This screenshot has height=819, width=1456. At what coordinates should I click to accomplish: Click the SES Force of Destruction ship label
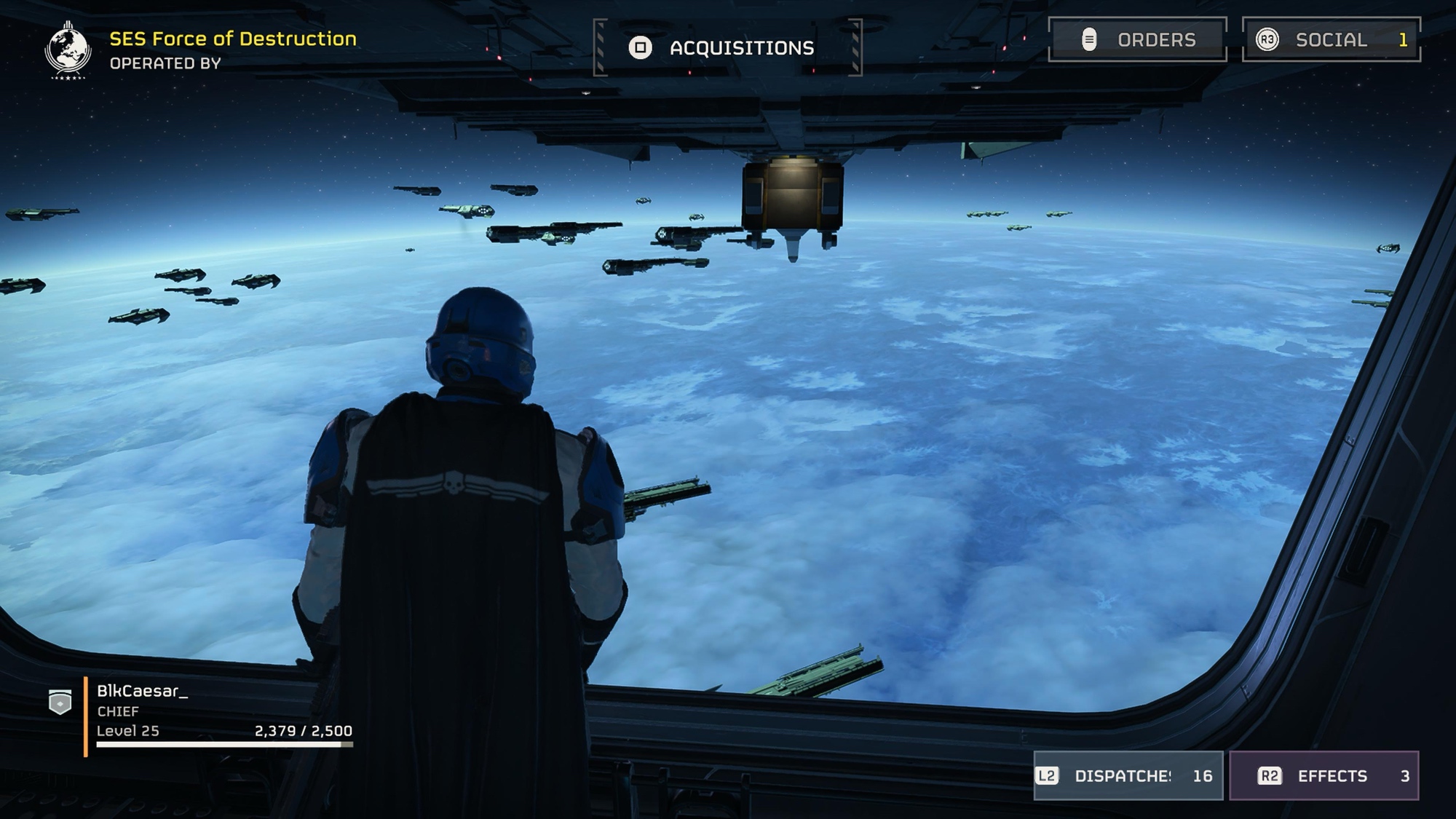coord(232,39)
